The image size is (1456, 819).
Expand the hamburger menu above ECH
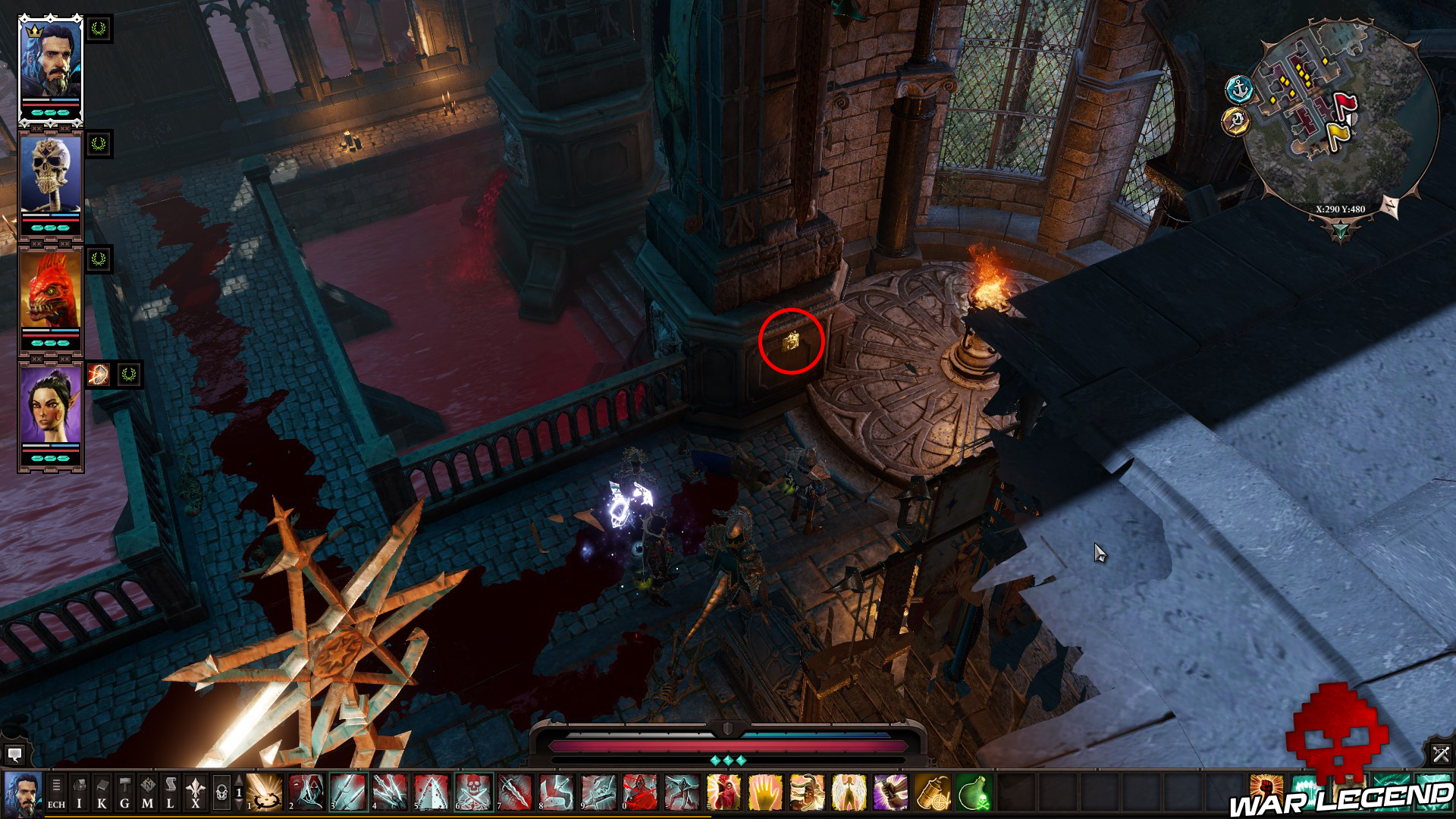tap(56, 786)
